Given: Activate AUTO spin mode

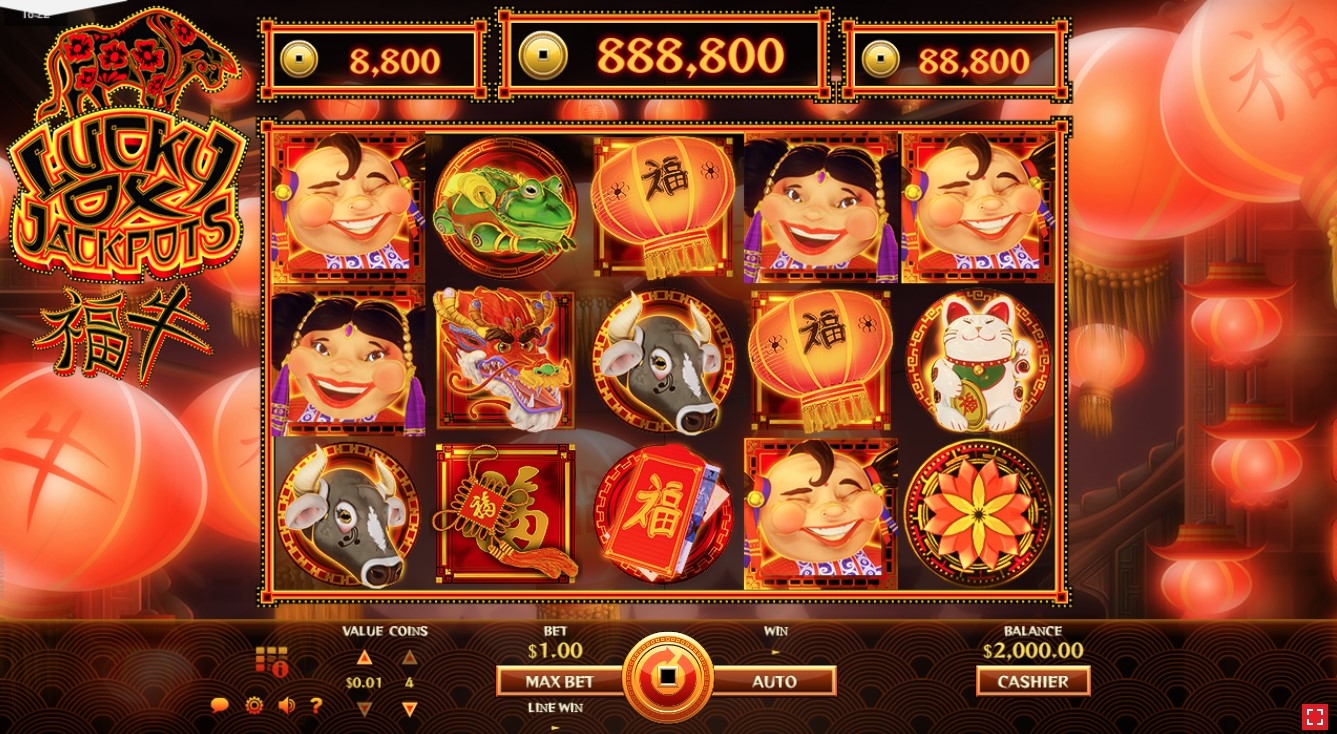Looking at the screenshot, I should (775, 681).
